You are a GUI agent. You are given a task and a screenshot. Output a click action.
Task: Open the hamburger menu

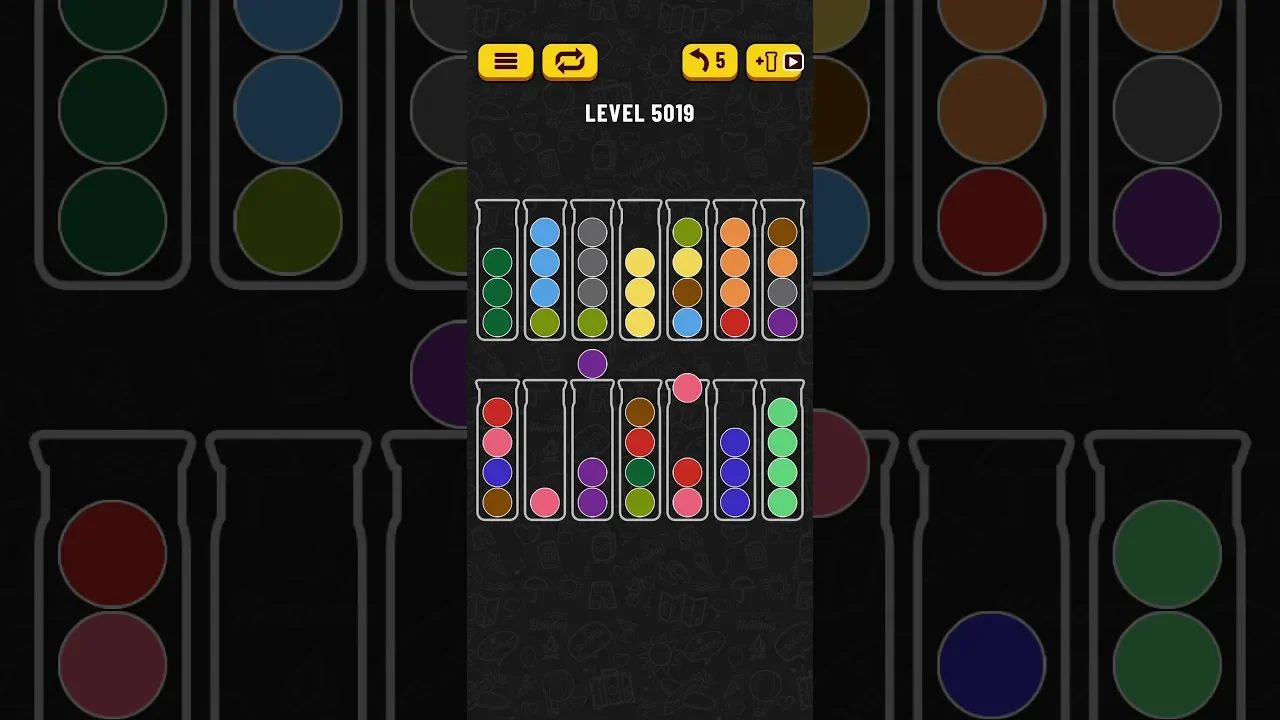(x=505, y=61)
